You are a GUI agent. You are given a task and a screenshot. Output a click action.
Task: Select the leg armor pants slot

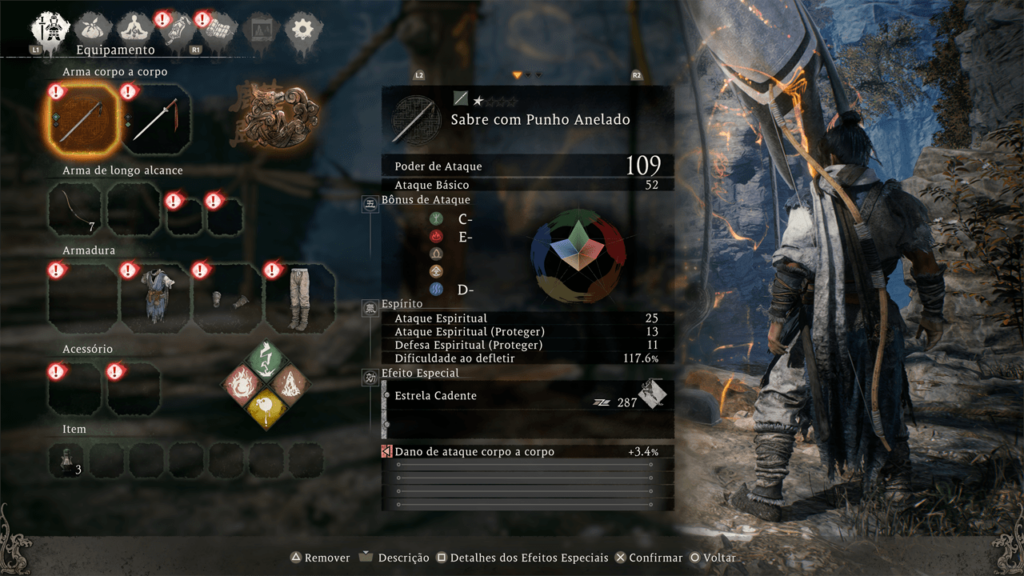[x=299, y=298]
